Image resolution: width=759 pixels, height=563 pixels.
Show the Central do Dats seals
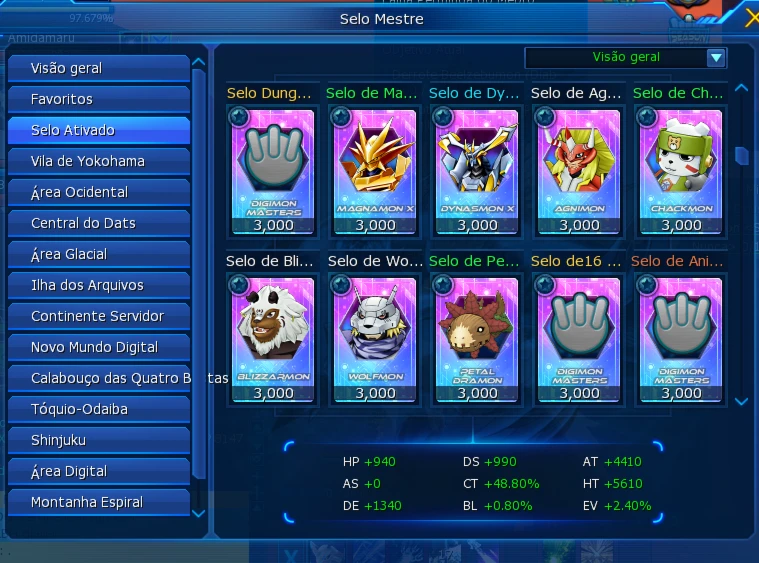click(x=98, y=223)
